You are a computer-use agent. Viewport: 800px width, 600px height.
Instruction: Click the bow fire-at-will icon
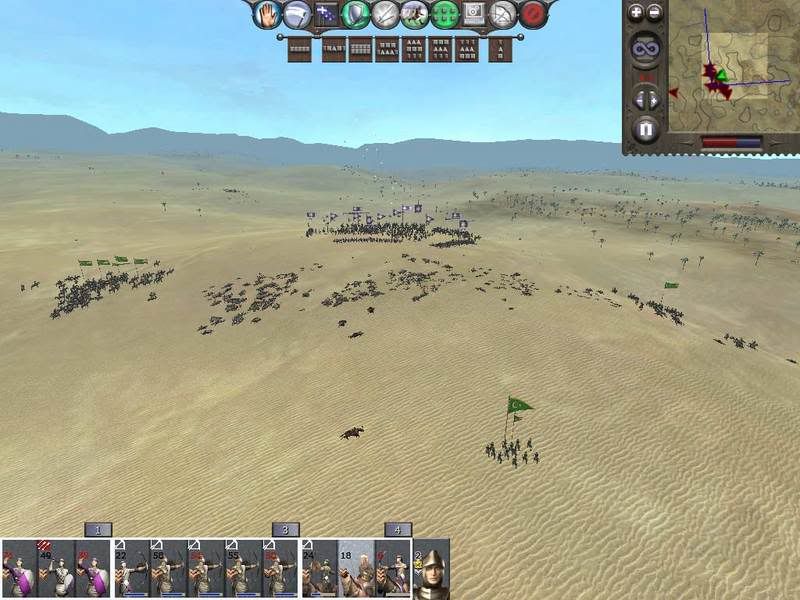tap(504, 14)
